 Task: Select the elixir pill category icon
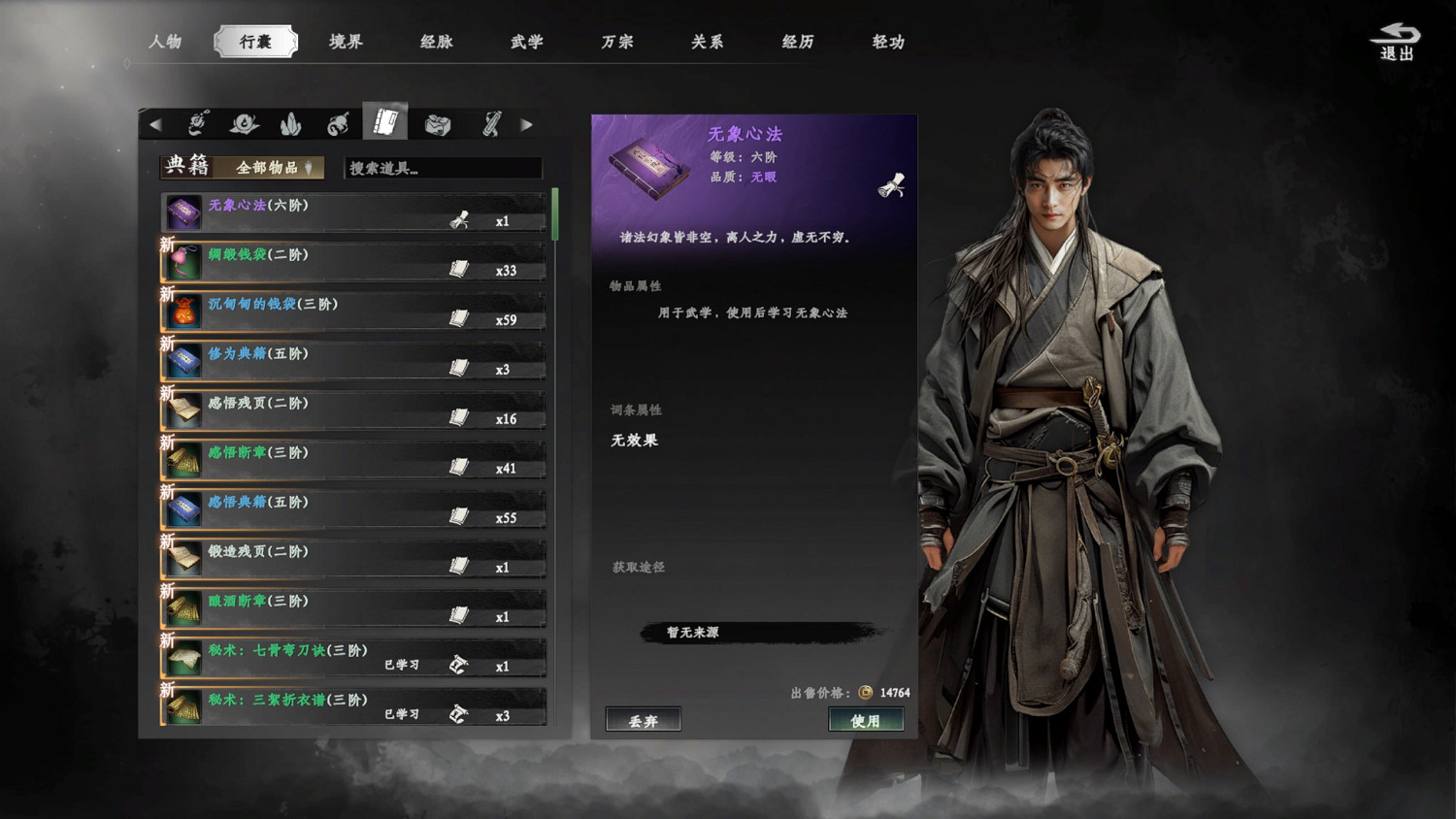(244, 124)
